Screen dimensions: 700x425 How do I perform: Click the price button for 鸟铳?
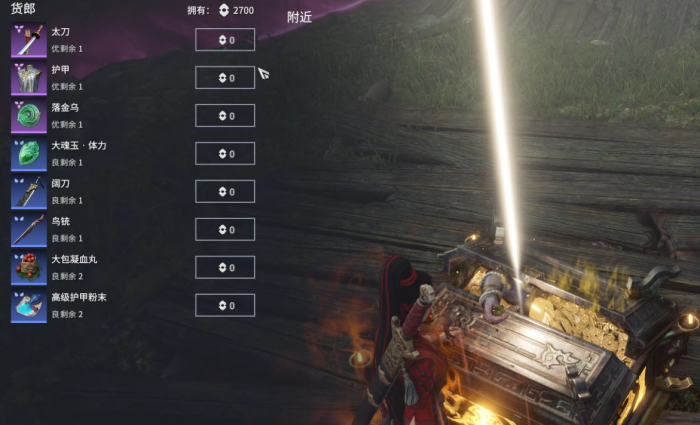tap(225, 230)
